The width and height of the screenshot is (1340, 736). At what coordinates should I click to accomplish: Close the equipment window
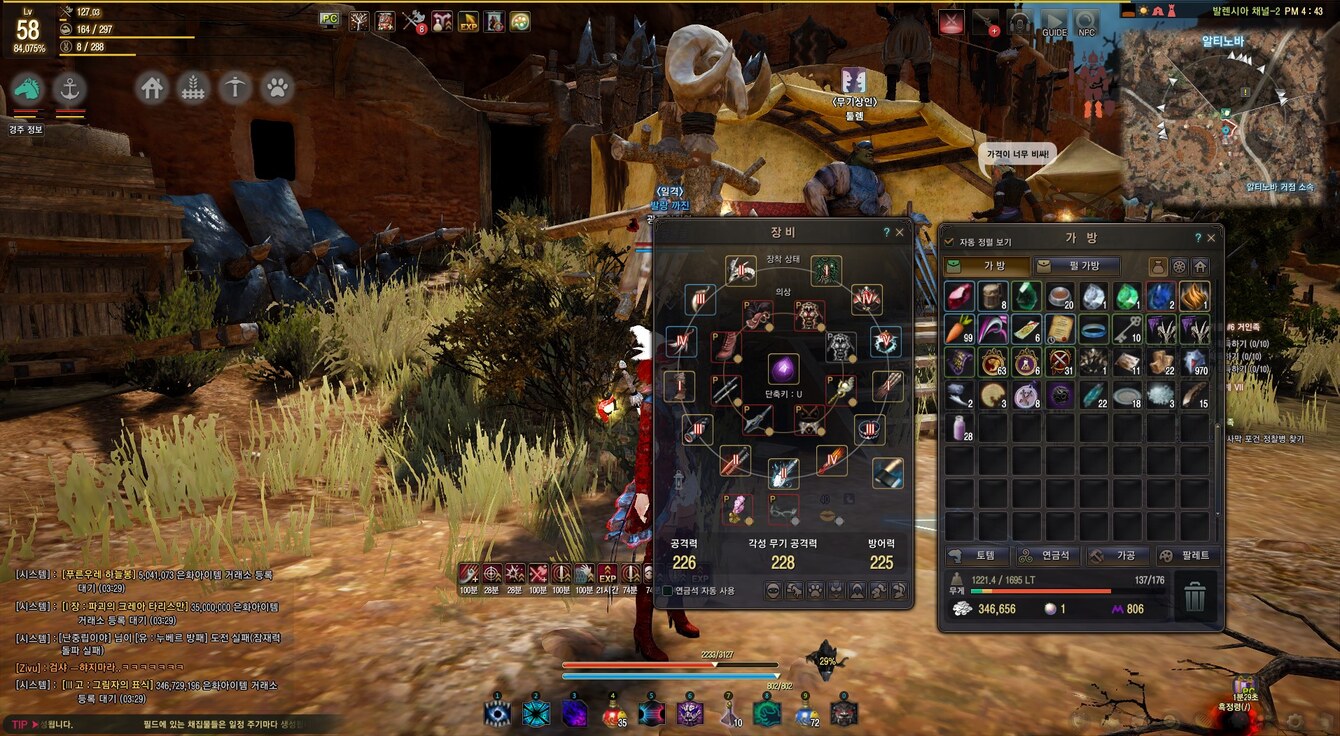(899, 232)
